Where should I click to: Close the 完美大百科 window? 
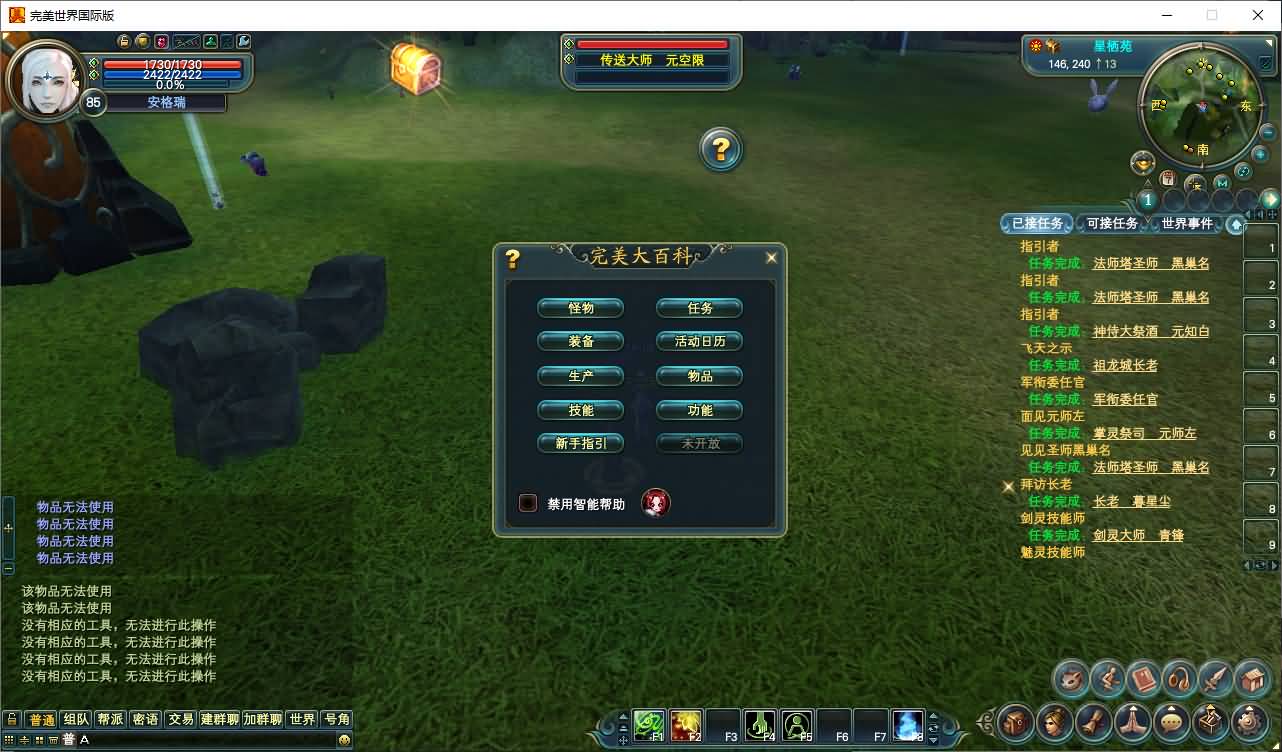pos(771,258)
